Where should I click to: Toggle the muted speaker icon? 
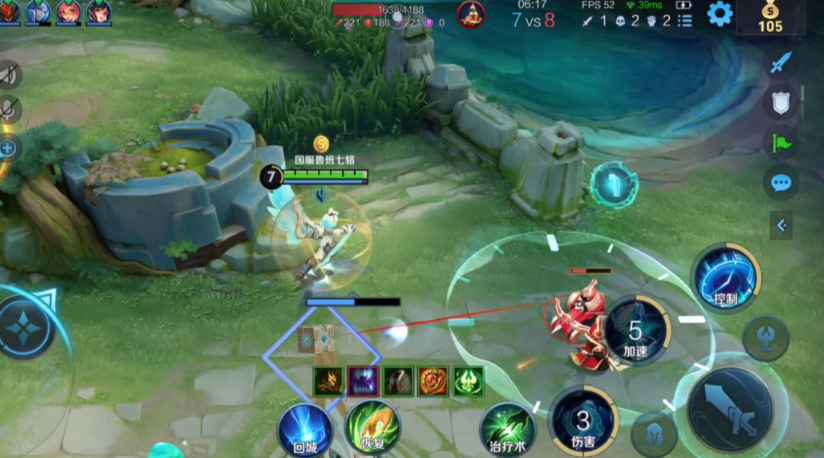pos(8,74)
